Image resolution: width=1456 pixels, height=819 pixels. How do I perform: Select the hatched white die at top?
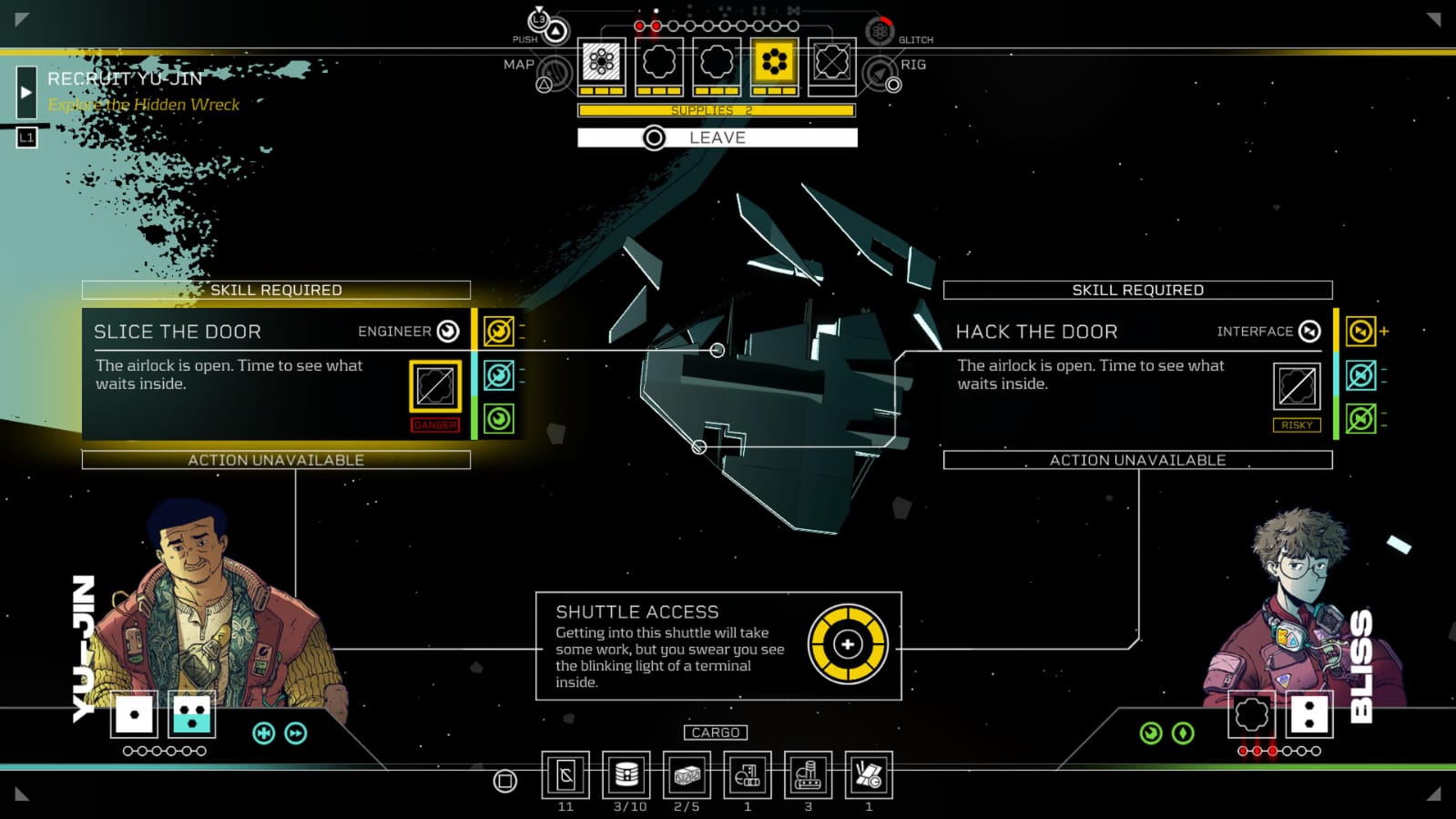point(601,62)
